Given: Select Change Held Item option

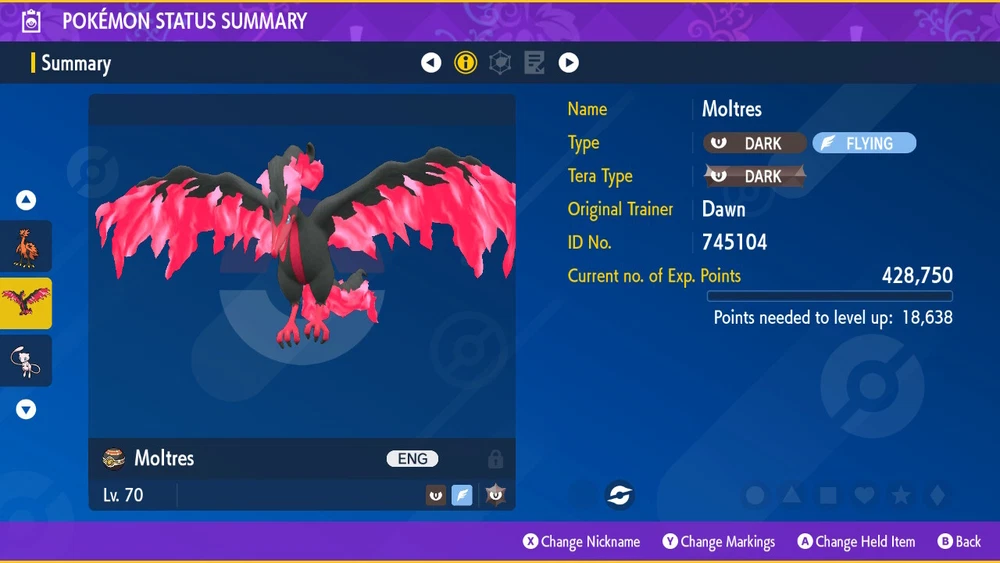Looking at the screenshot, I should (856, 541).
